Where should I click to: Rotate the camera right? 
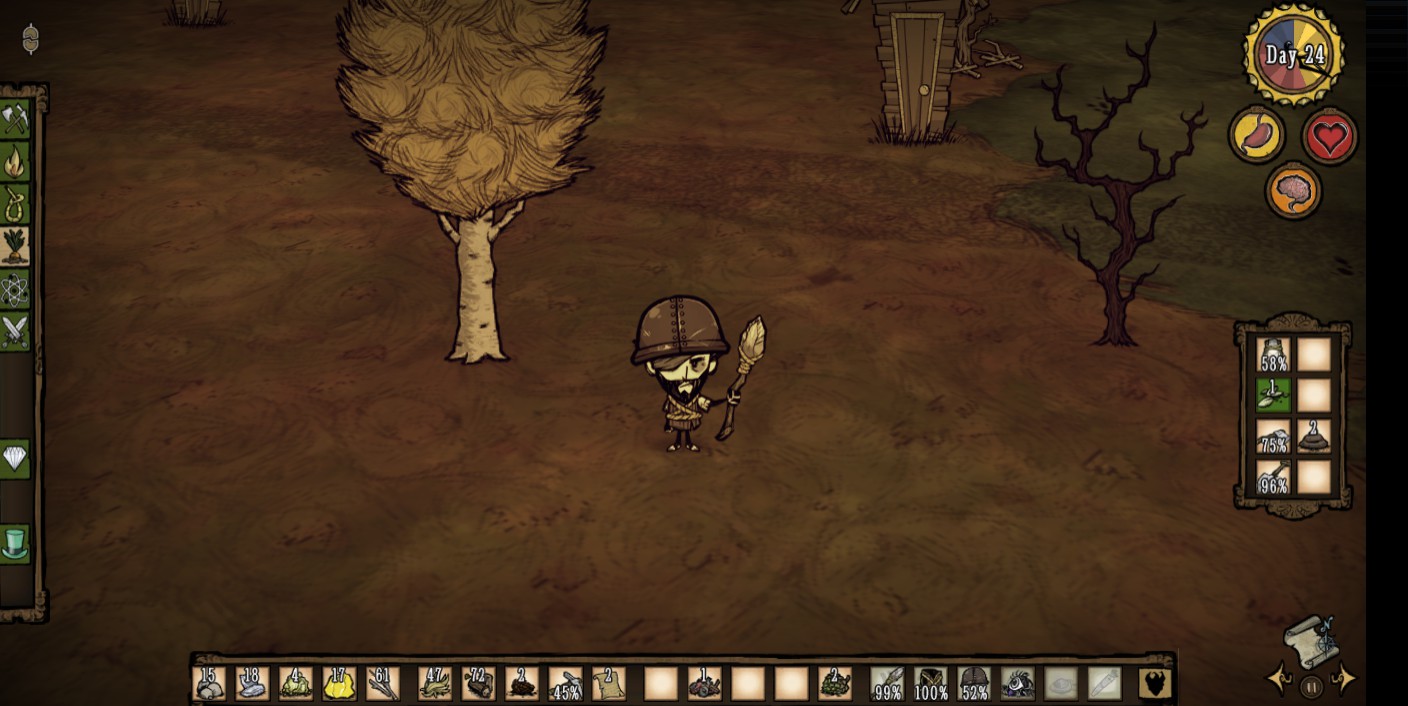click(1345, 680)
